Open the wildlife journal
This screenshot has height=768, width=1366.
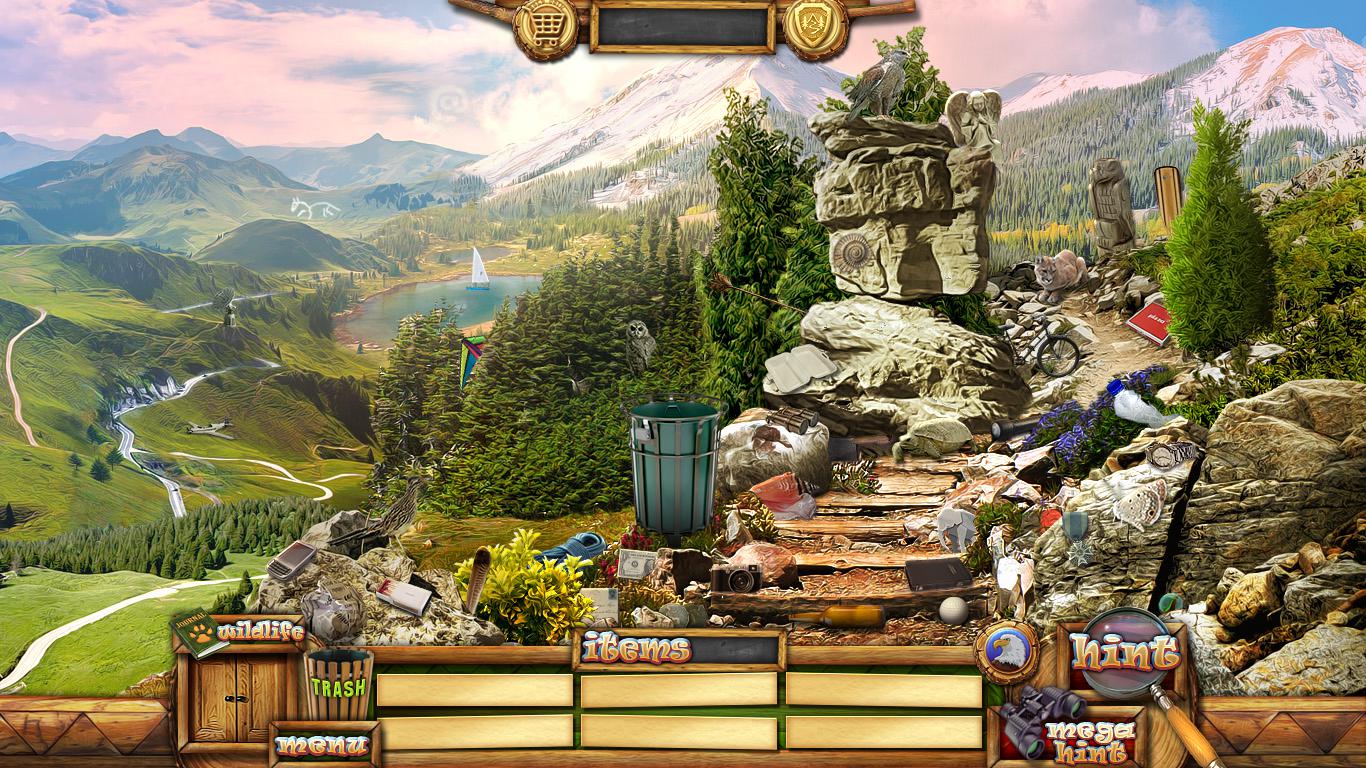click(200, 633)
